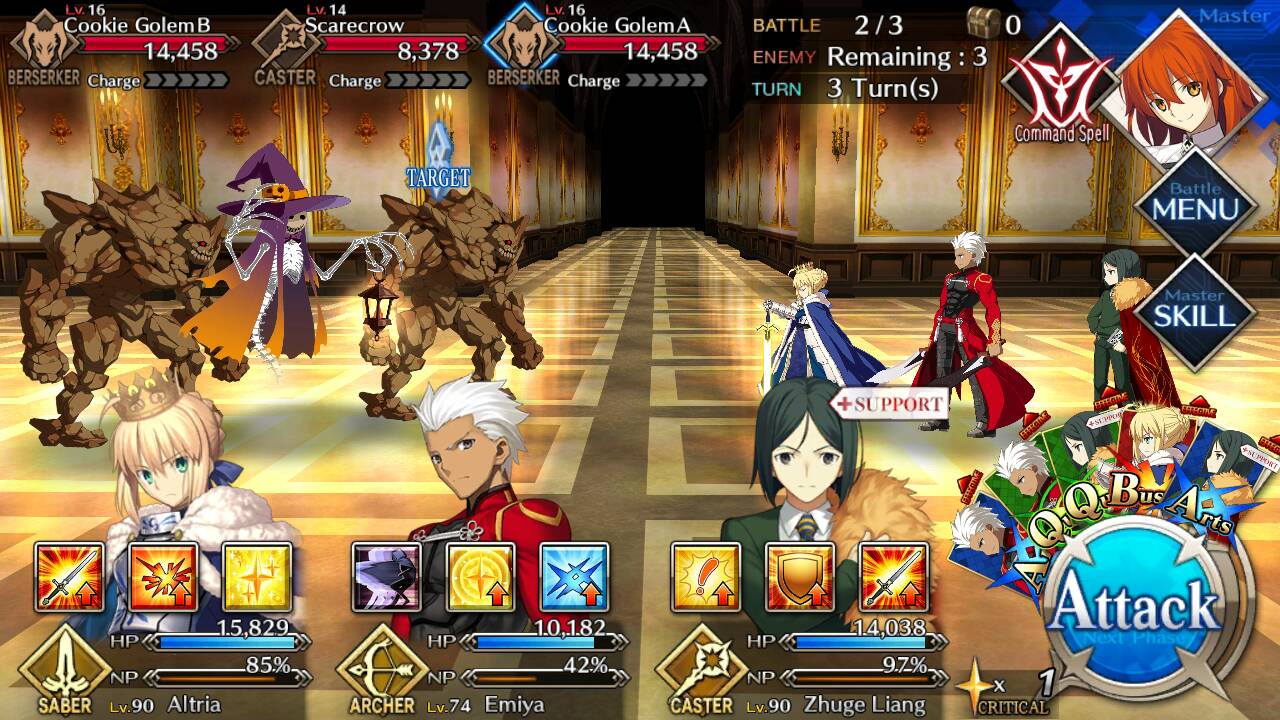Open the Battle Menu

point(1195,205)
